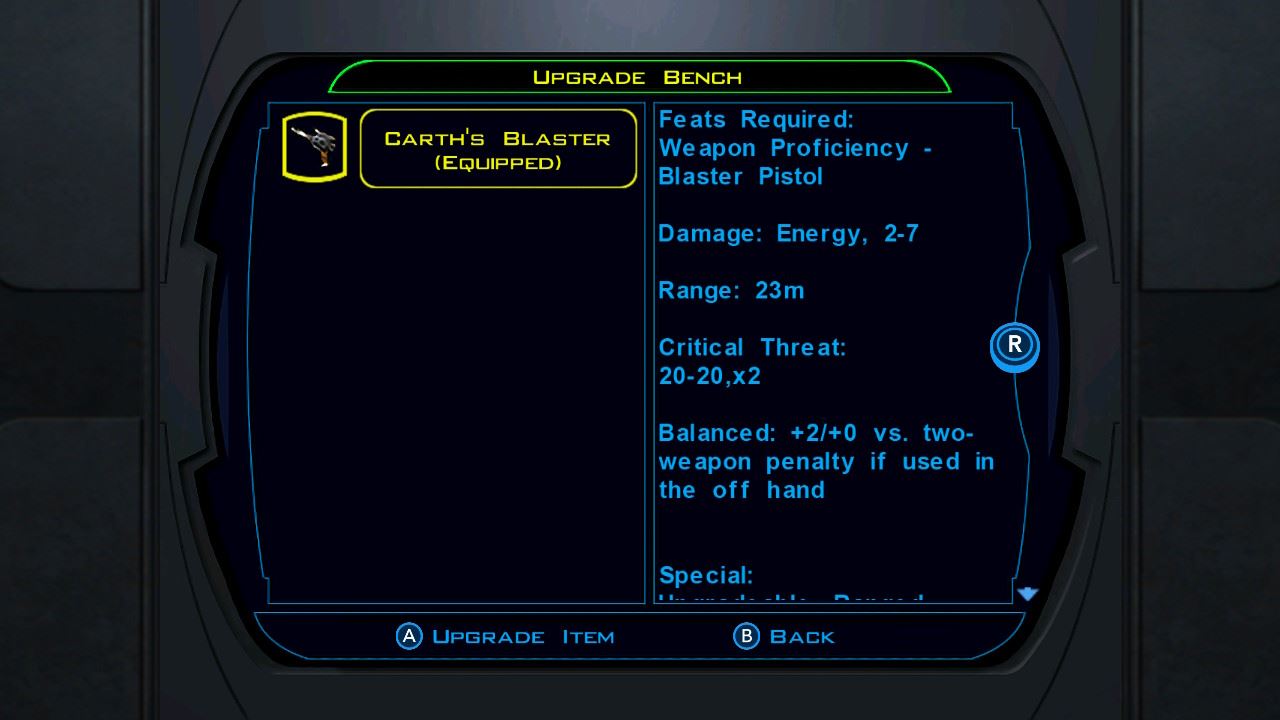Click the Carth's Blaster pistol icon
The width and height of the screenshot is (1280, 720).
[314, 147]
